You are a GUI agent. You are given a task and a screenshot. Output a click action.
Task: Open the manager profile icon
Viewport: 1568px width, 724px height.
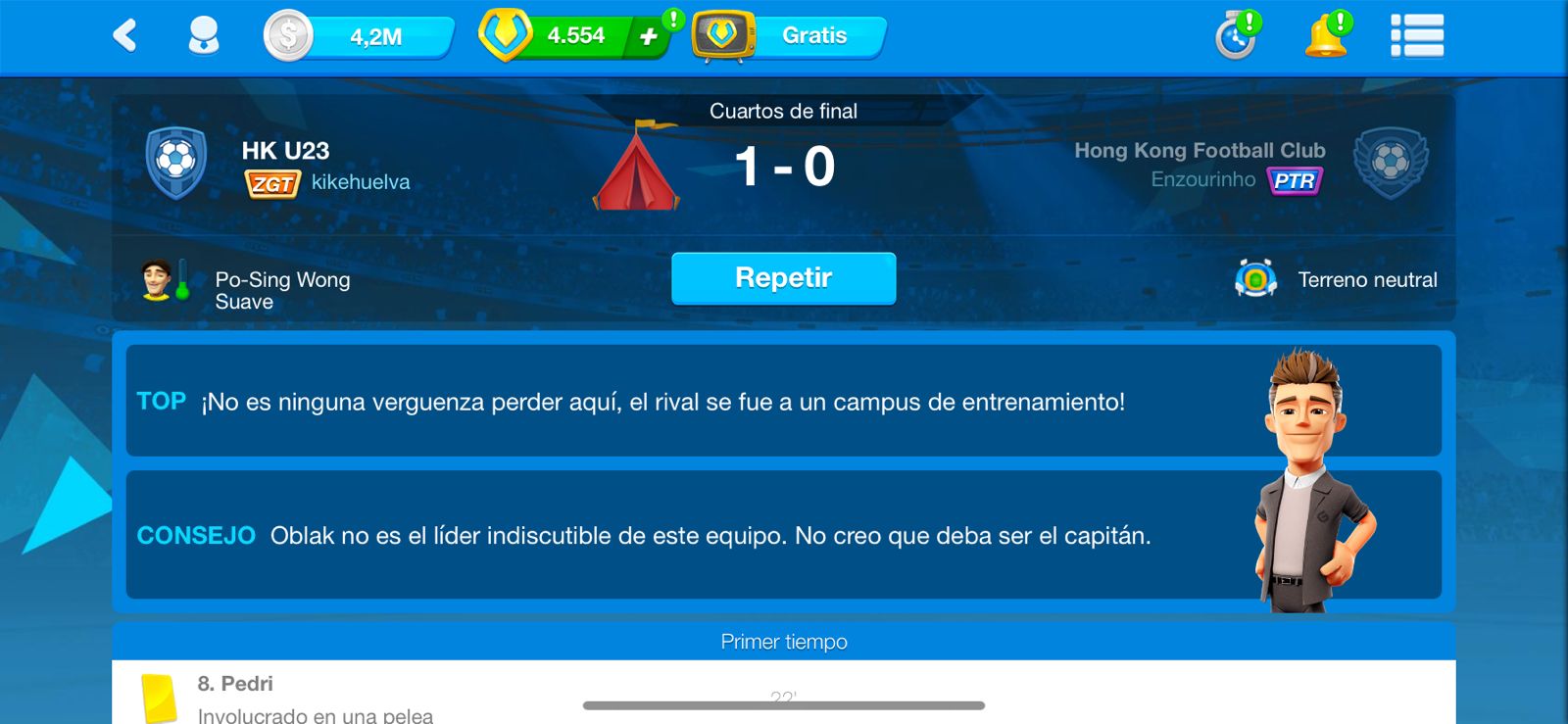tap(203, 36)
